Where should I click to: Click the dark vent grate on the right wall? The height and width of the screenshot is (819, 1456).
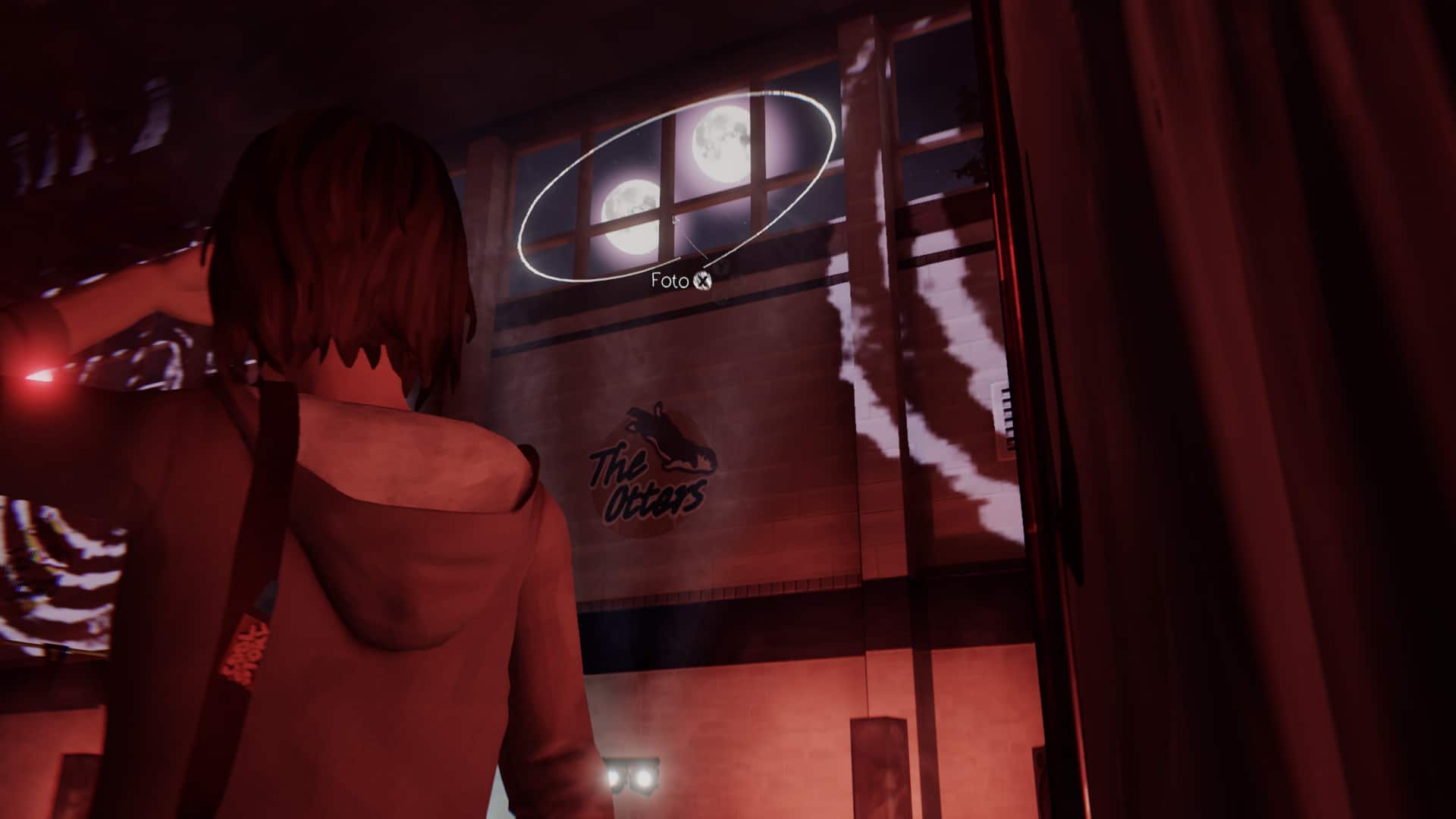(x=1009, y=413)
